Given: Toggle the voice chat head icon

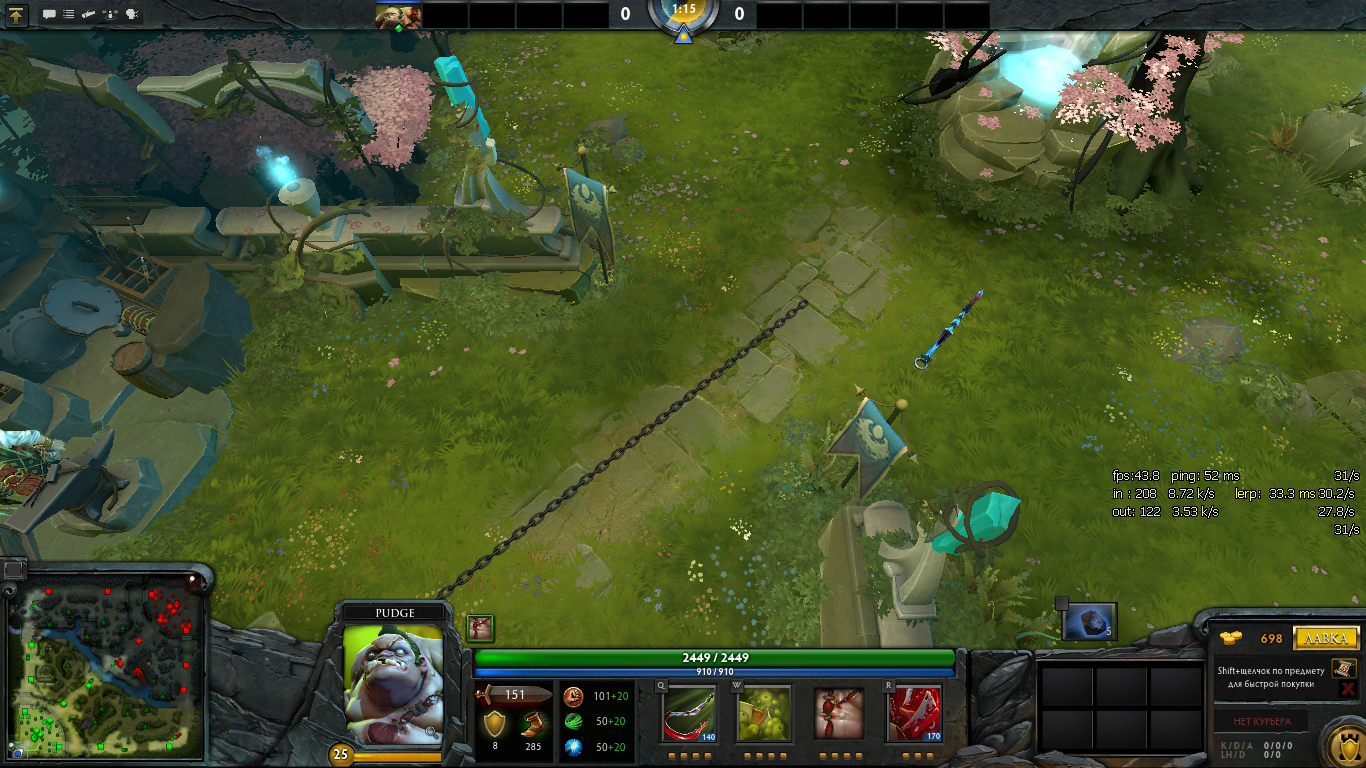Looking at the screenshot, I should coord(132,15).
